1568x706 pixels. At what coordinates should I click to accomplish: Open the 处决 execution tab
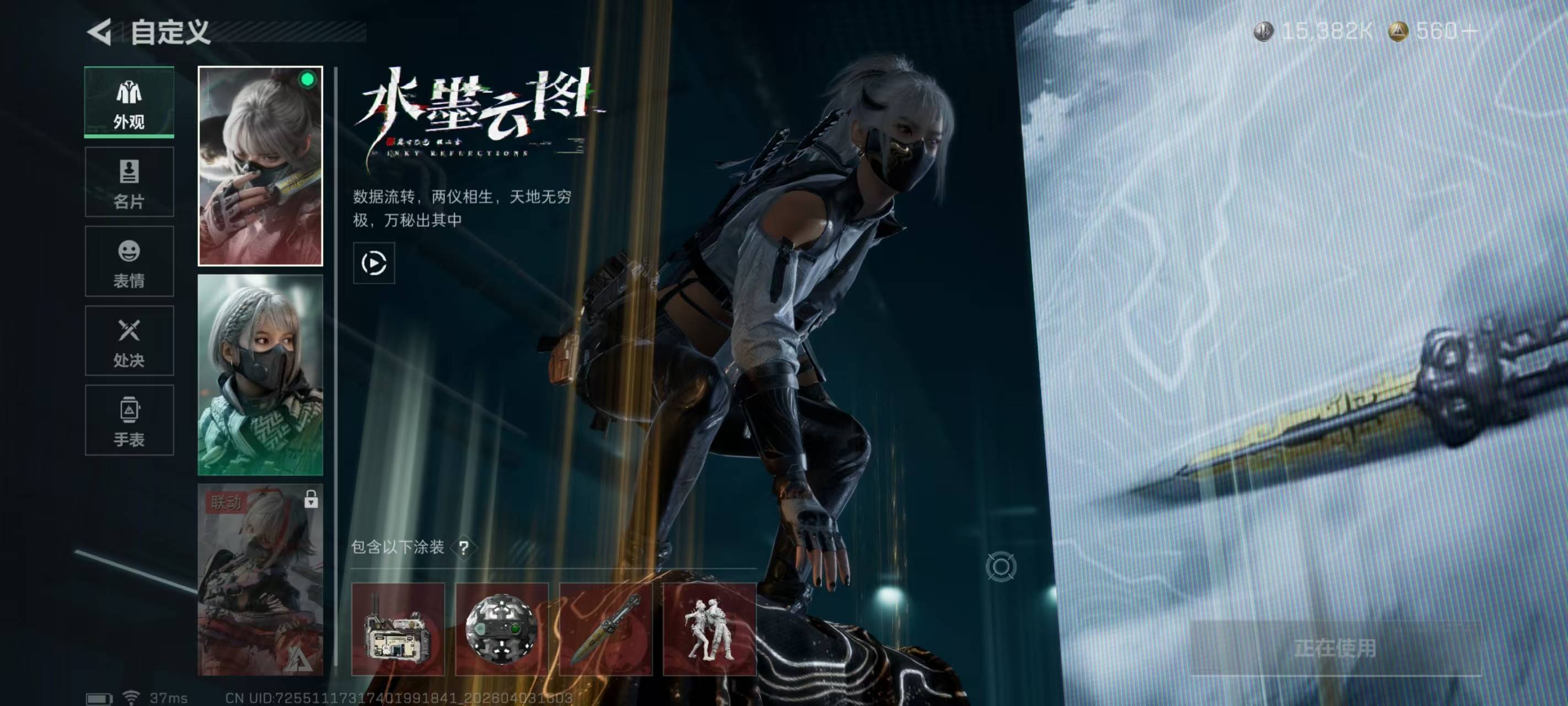[129, 341]
